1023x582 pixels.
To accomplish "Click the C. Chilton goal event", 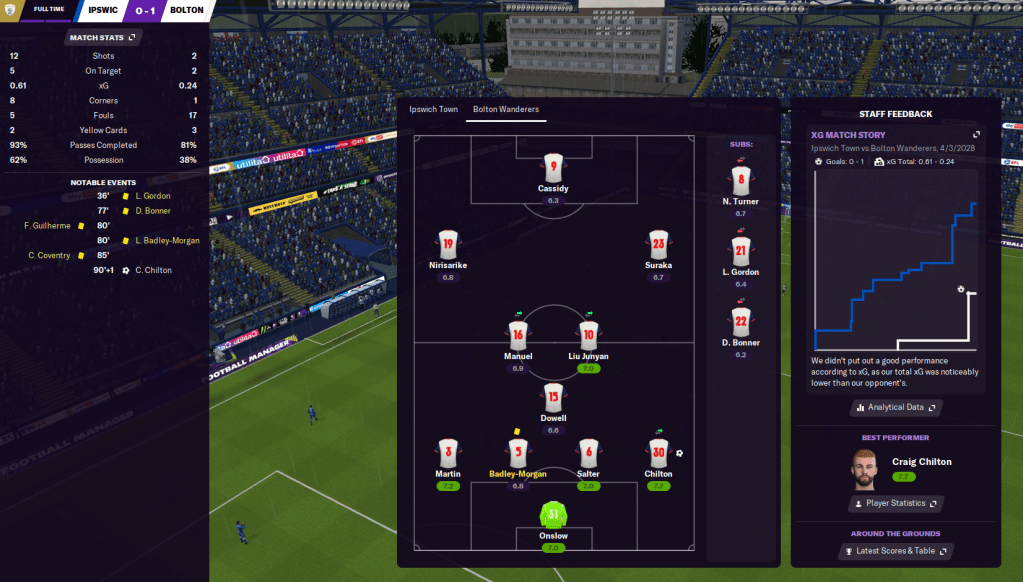I will click(x=153, y=270).
